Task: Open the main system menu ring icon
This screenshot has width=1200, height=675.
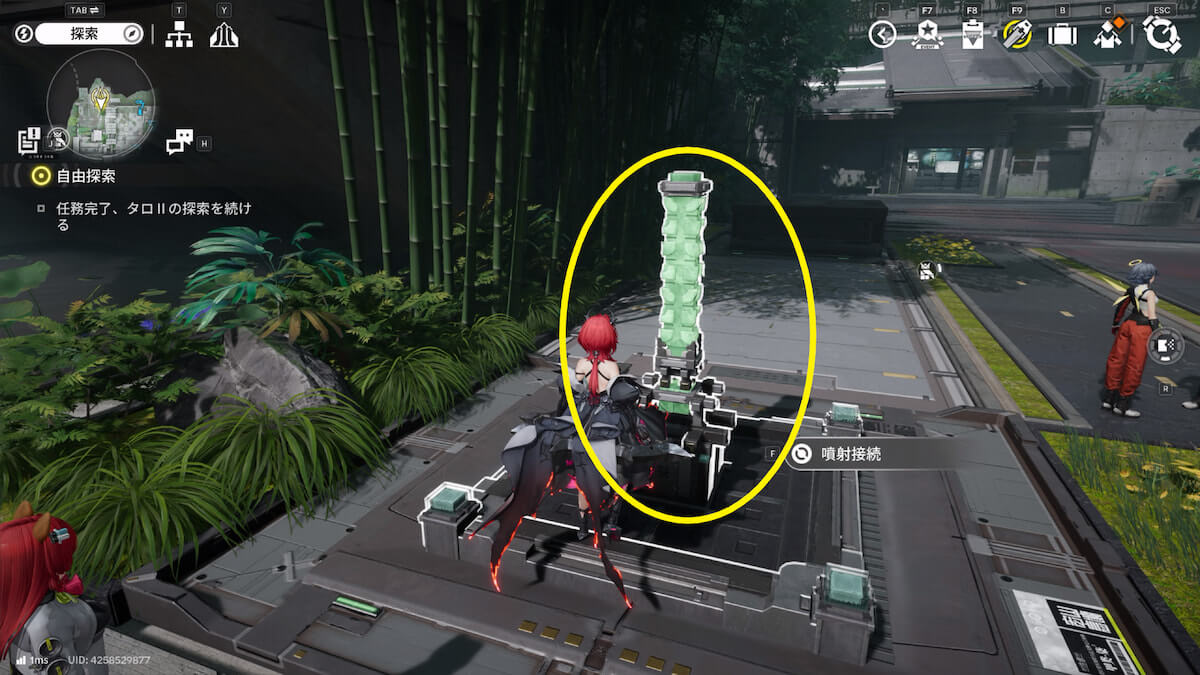Action: point(1162,34)
